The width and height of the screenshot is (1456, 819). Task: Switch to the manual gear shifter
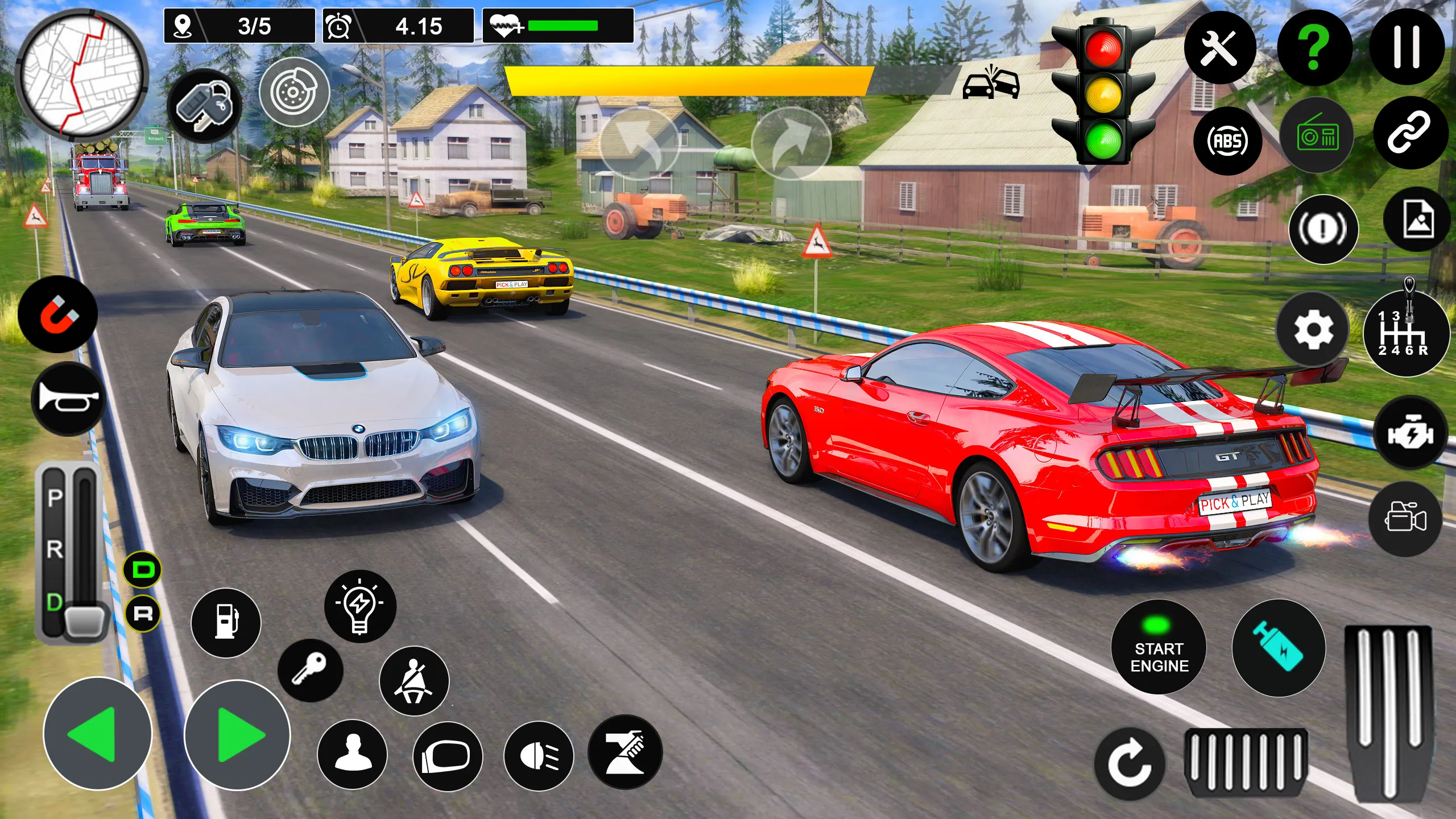tap(1405, 334)
